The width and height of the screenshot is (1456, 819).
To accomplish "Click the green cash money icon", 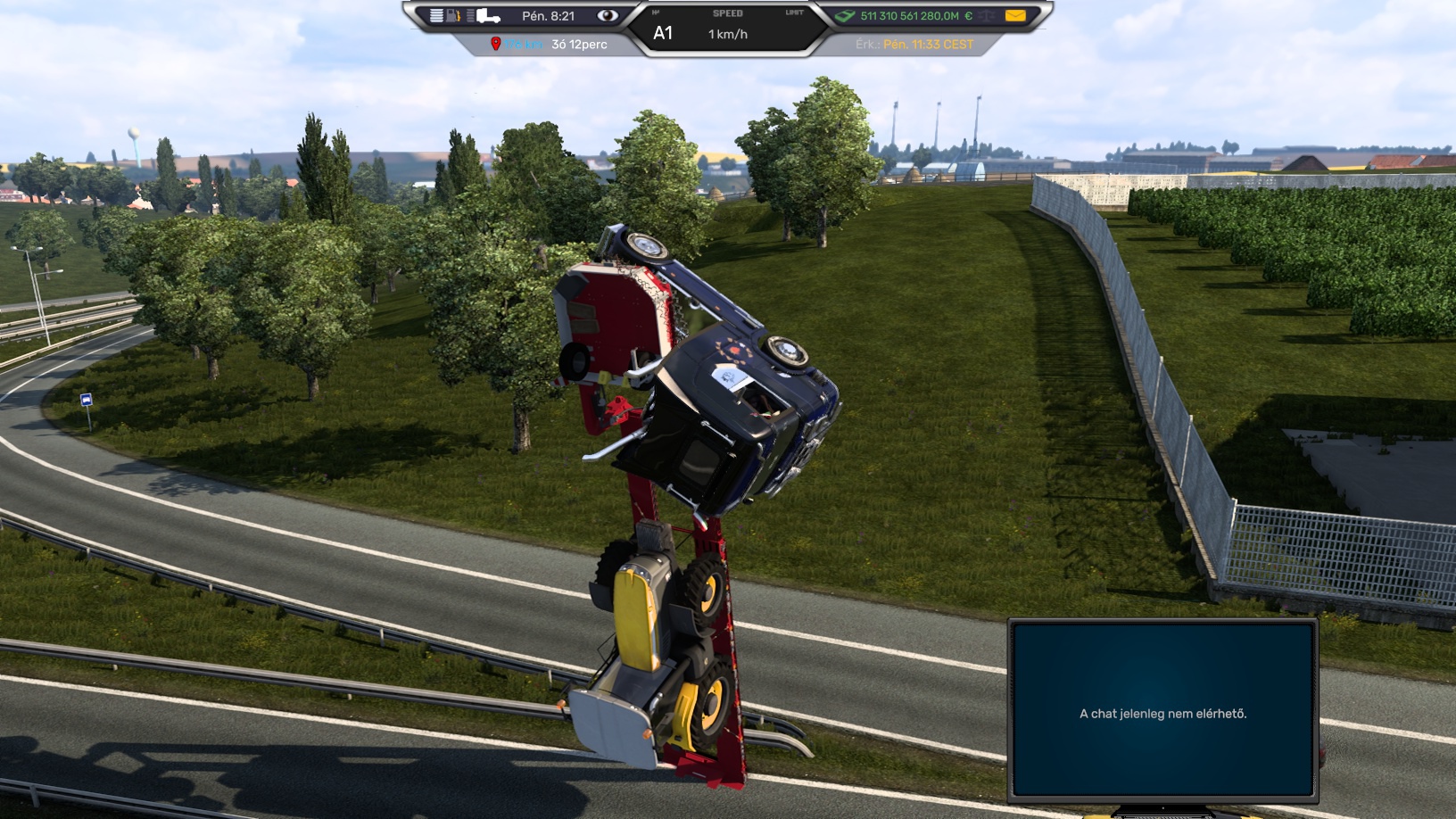I will click(x=844, y=15).
